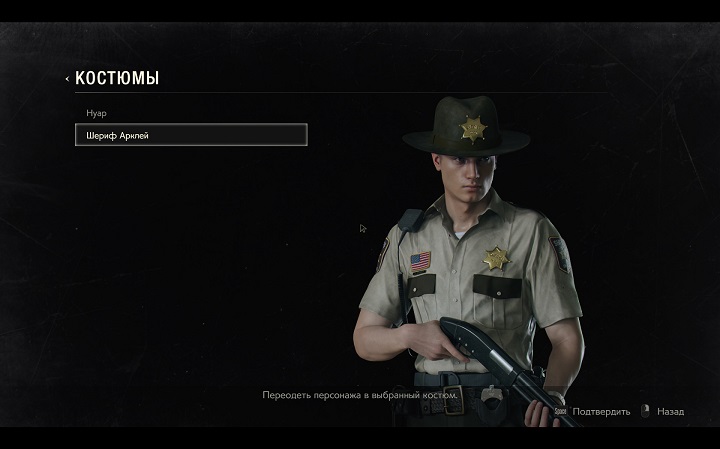Choose the Шериф Арклей costume
This screenshot has width=720, height=449.
coord(191,135)
